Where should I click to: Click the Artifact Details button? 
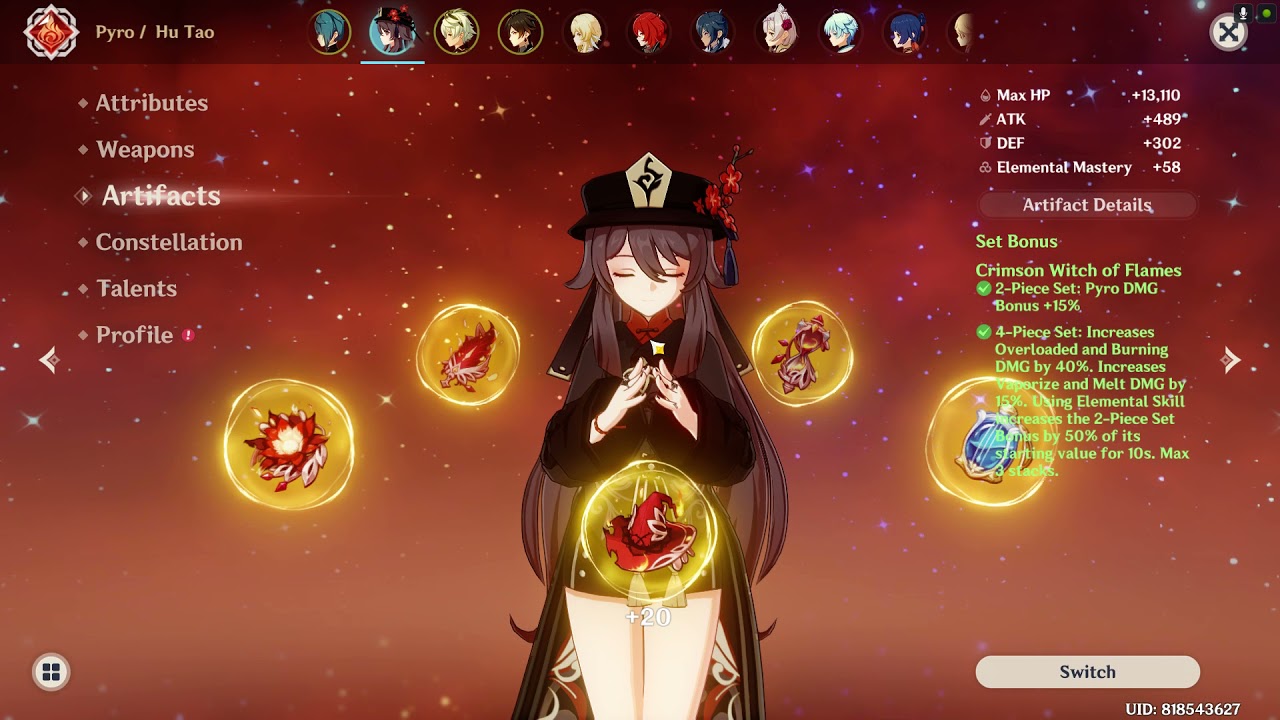pos(1087,205)
